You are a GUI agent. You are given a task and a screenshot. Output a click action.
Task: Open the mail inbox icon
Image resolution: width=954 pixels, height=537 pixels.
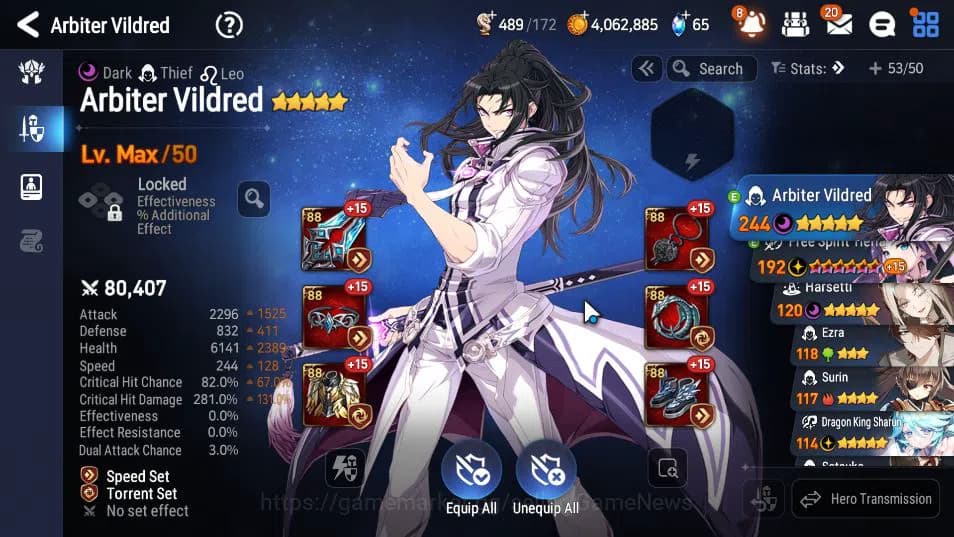pyautogui.click(x=839, y=24)
